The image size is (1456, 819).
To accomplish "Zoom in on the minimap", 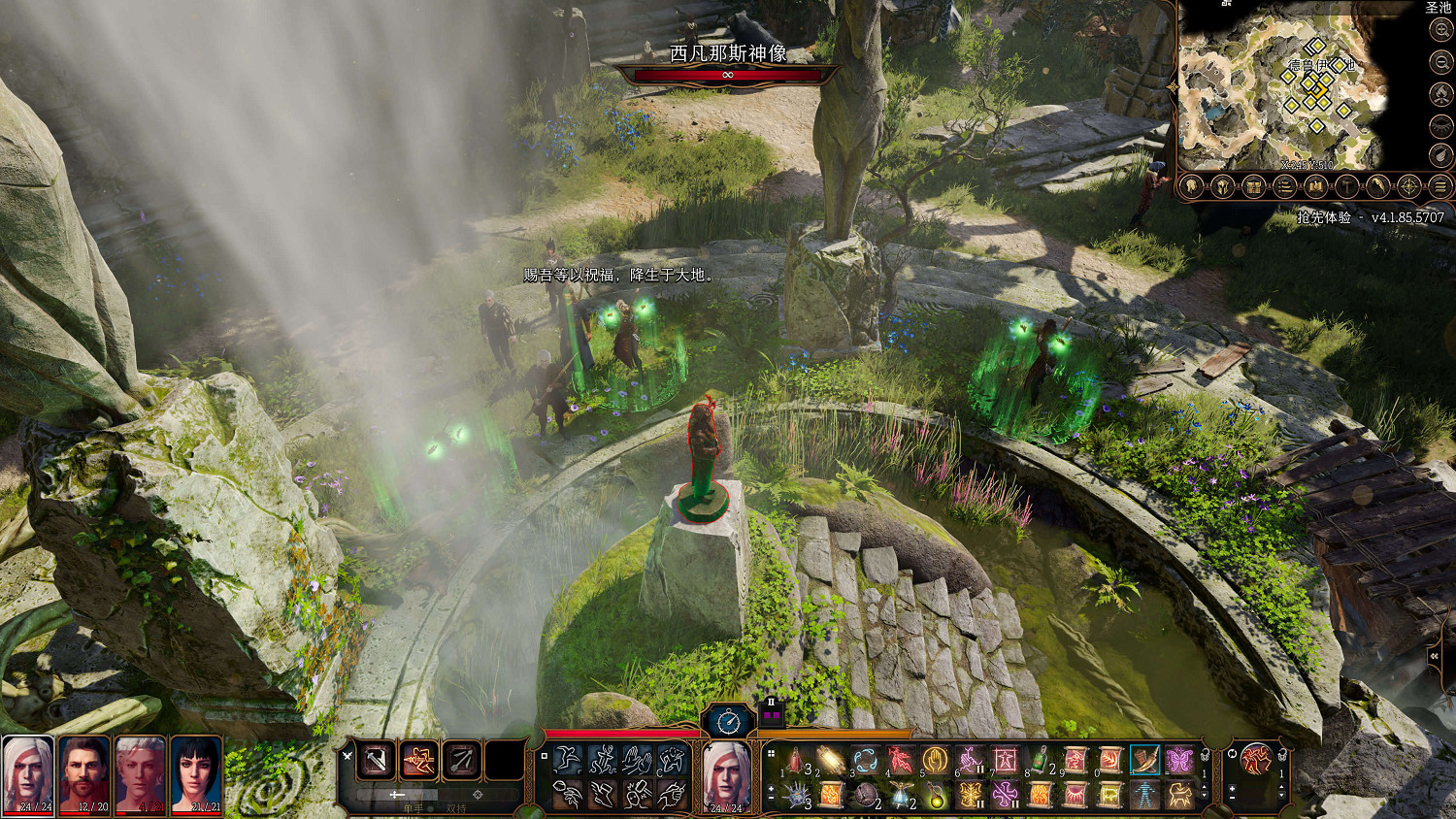I will tap(1441, 31).
